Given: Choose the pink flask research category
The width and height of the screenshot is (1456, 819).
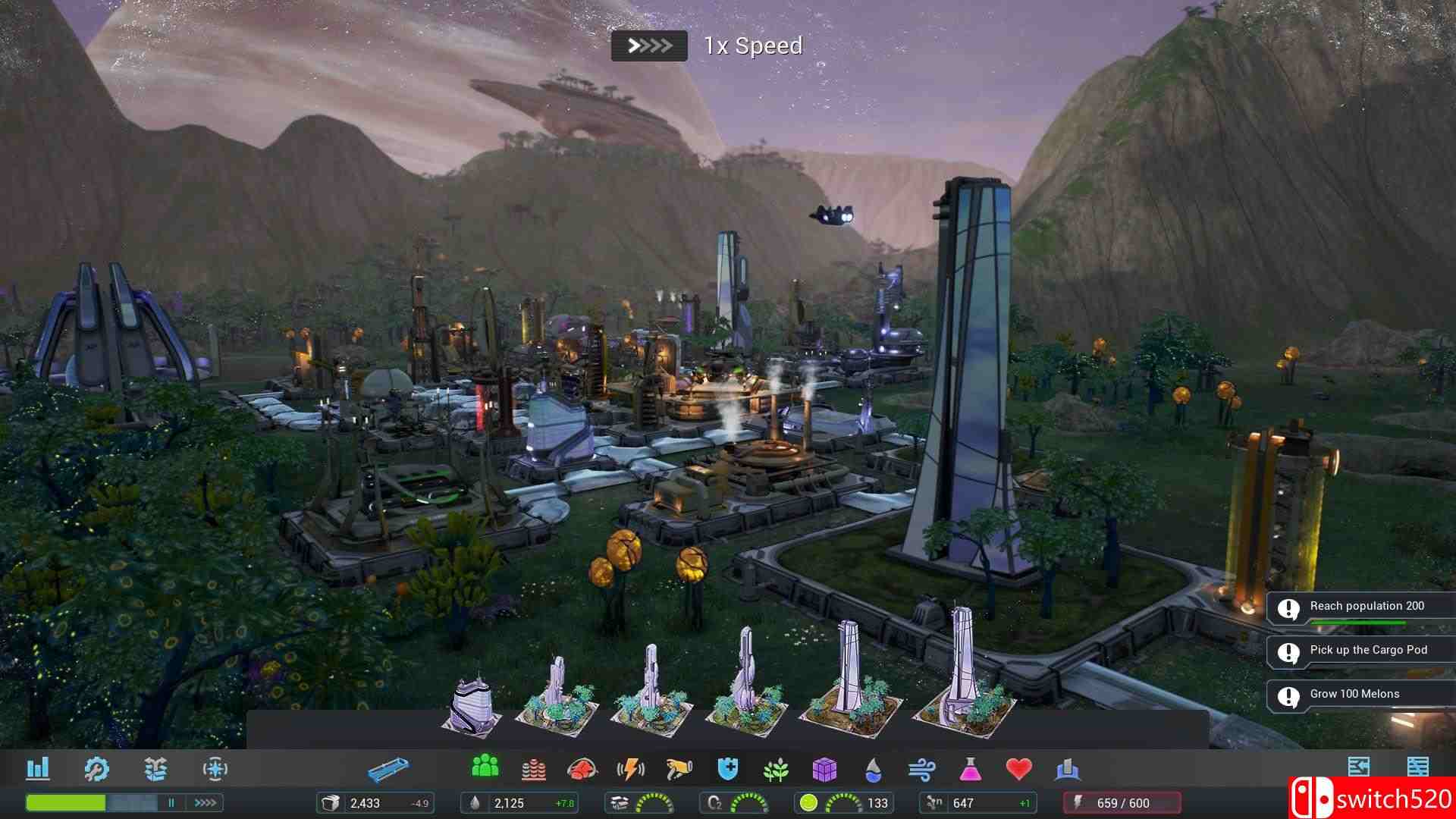Looking at the screenshot, I should [970, 770].
